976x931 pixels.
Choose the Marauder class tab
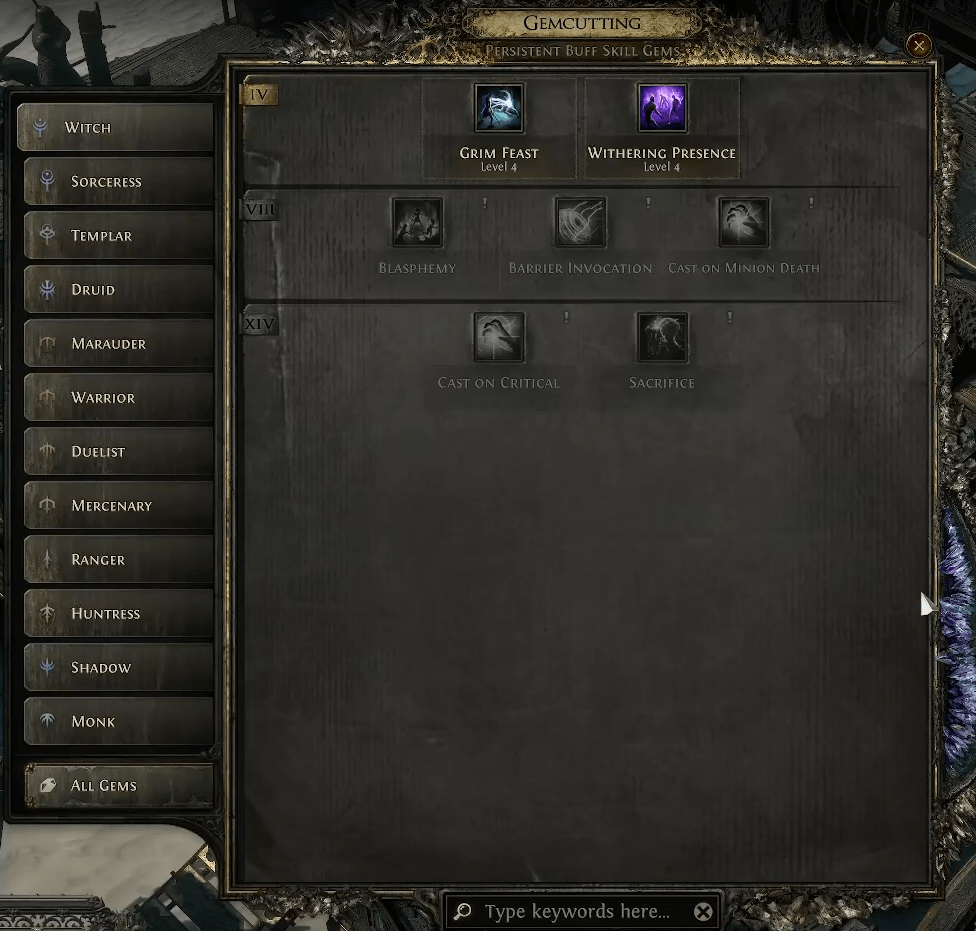tap(118, 344)
